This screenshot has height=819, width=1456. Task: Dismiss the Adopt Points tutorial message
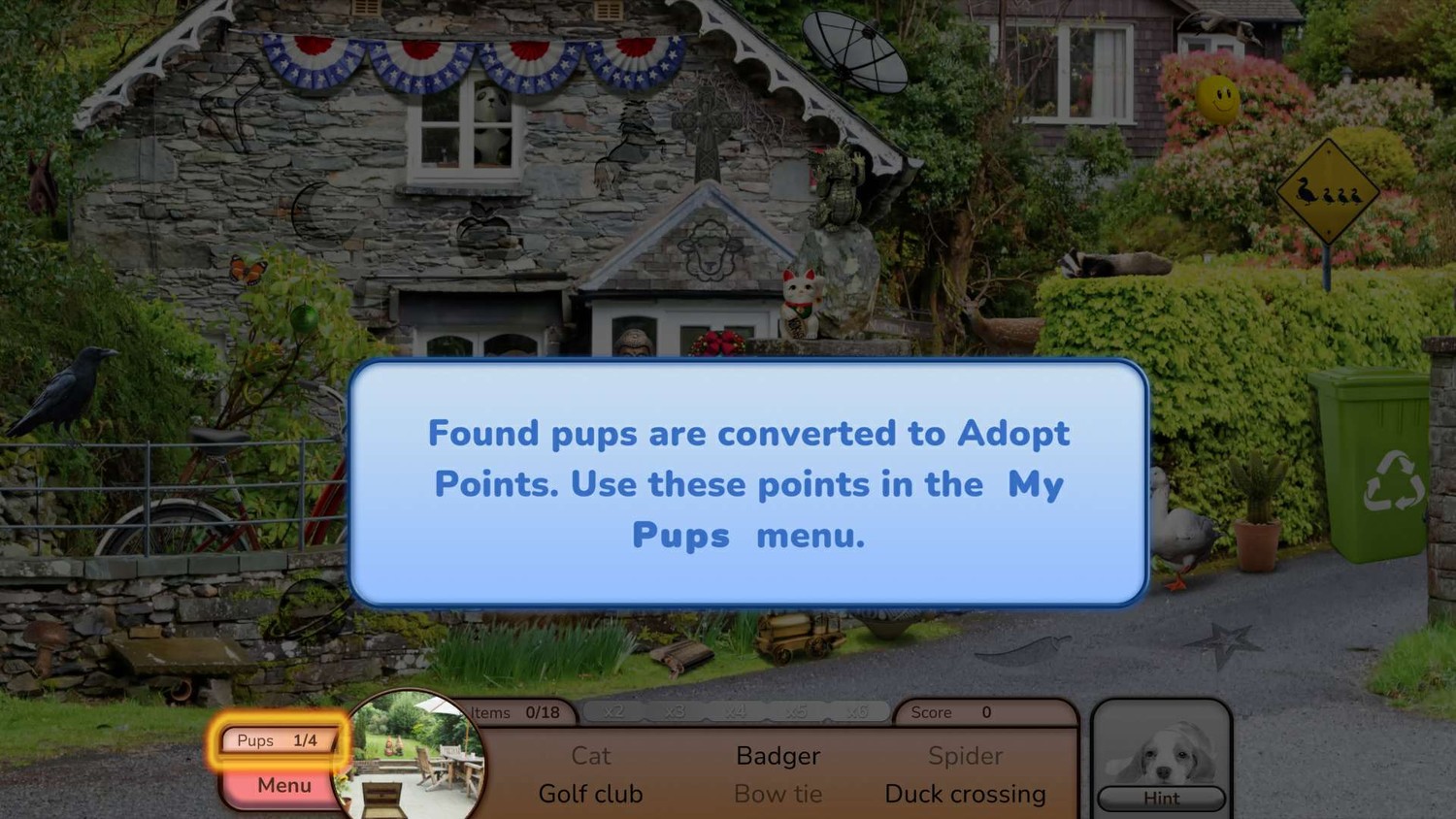tap(748, 483)
